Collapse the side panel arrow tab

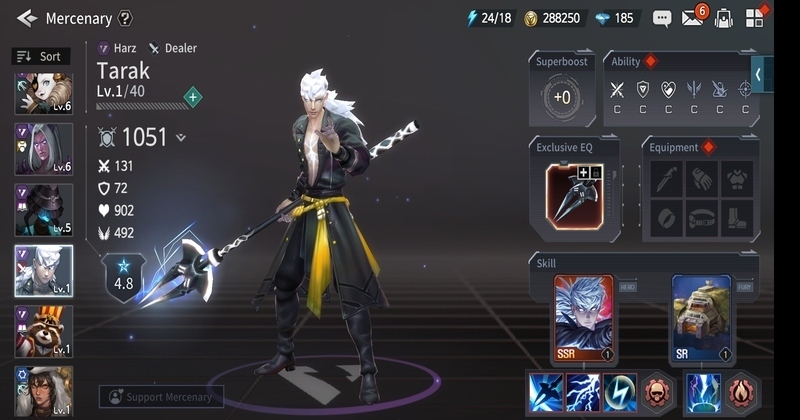pos(759,75)
